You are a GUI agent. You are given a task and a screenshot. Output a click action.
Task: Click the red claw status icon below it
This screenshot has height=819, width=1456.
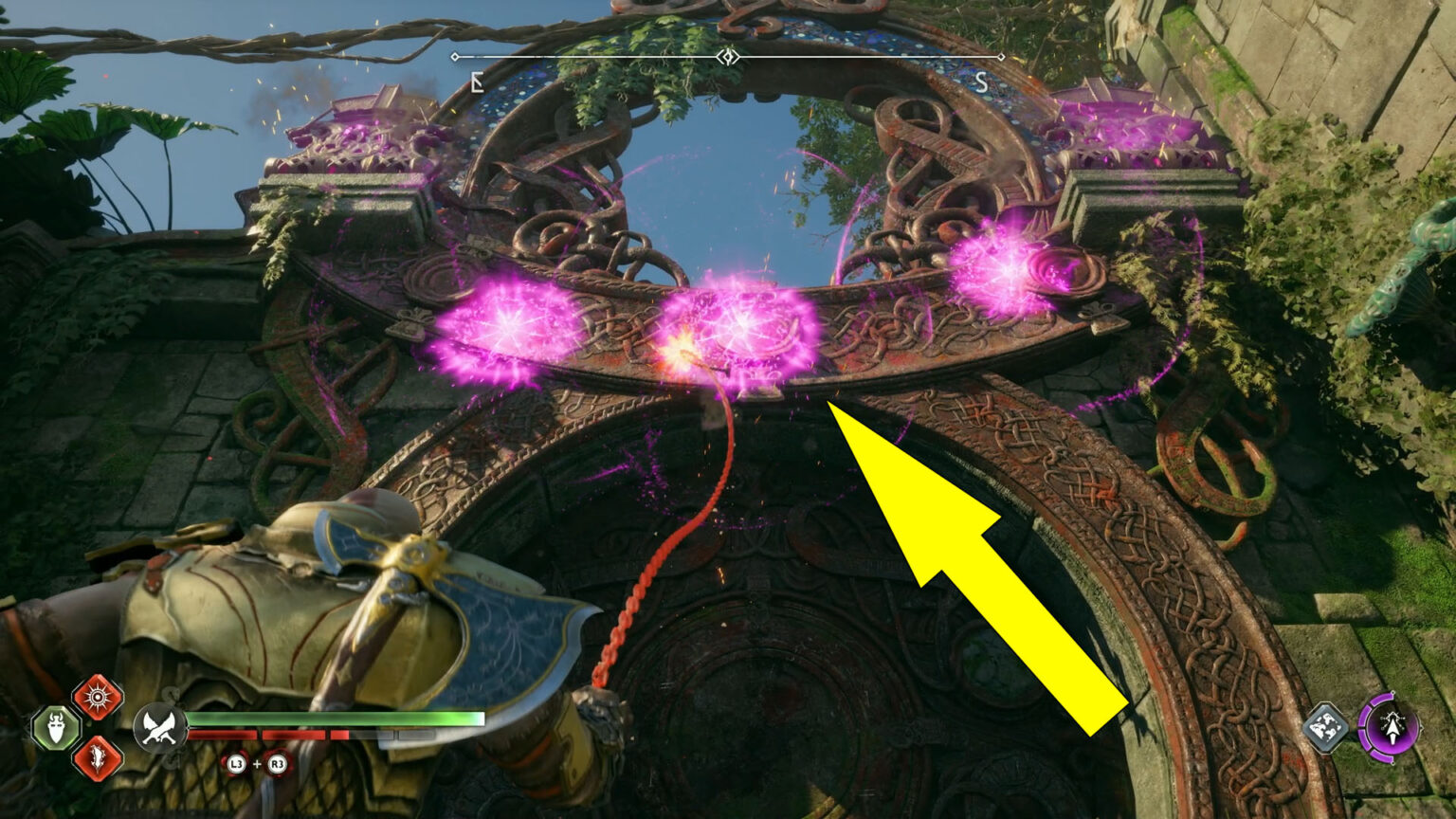coord(96,758)
